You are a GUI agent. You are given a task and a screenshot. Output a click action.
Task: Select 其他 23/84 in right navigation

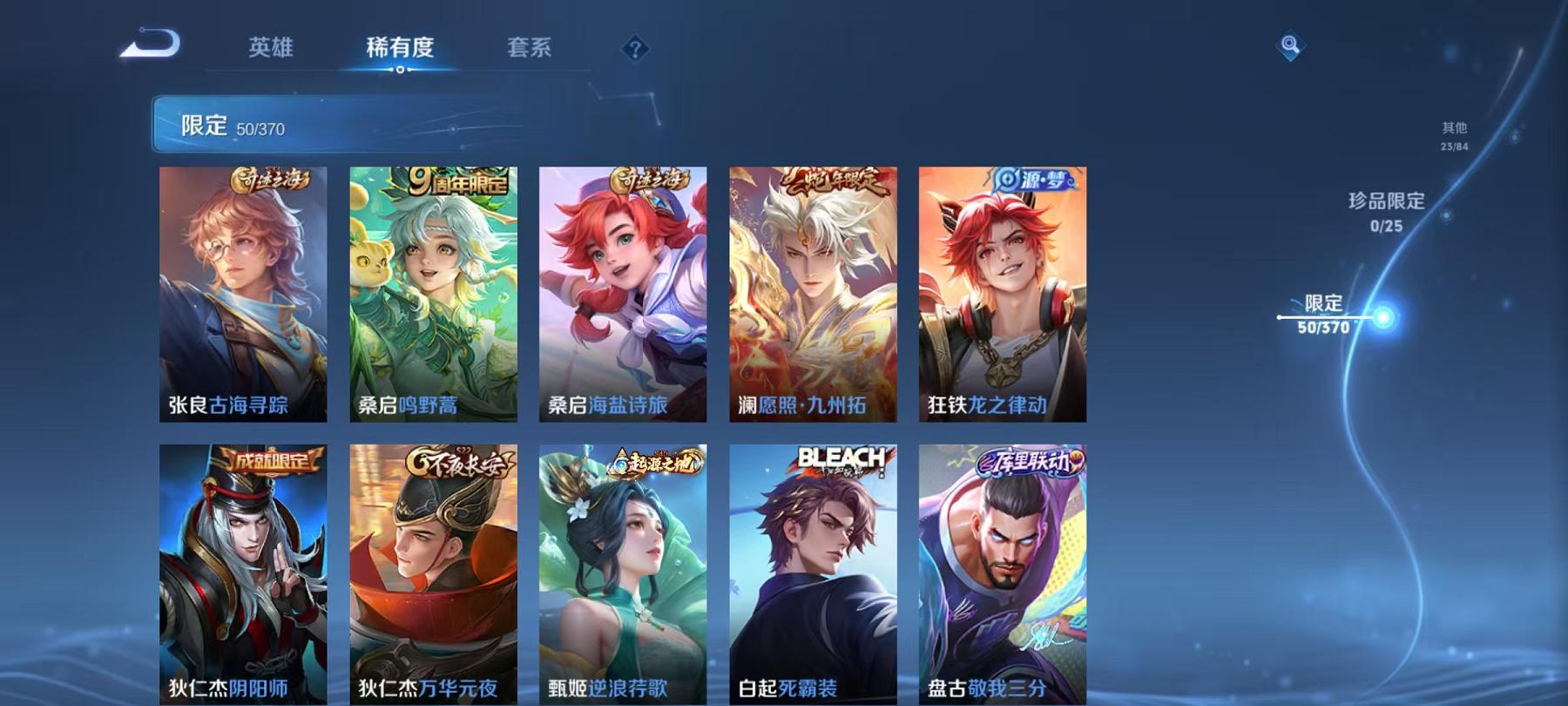[x=1453, y=133]
